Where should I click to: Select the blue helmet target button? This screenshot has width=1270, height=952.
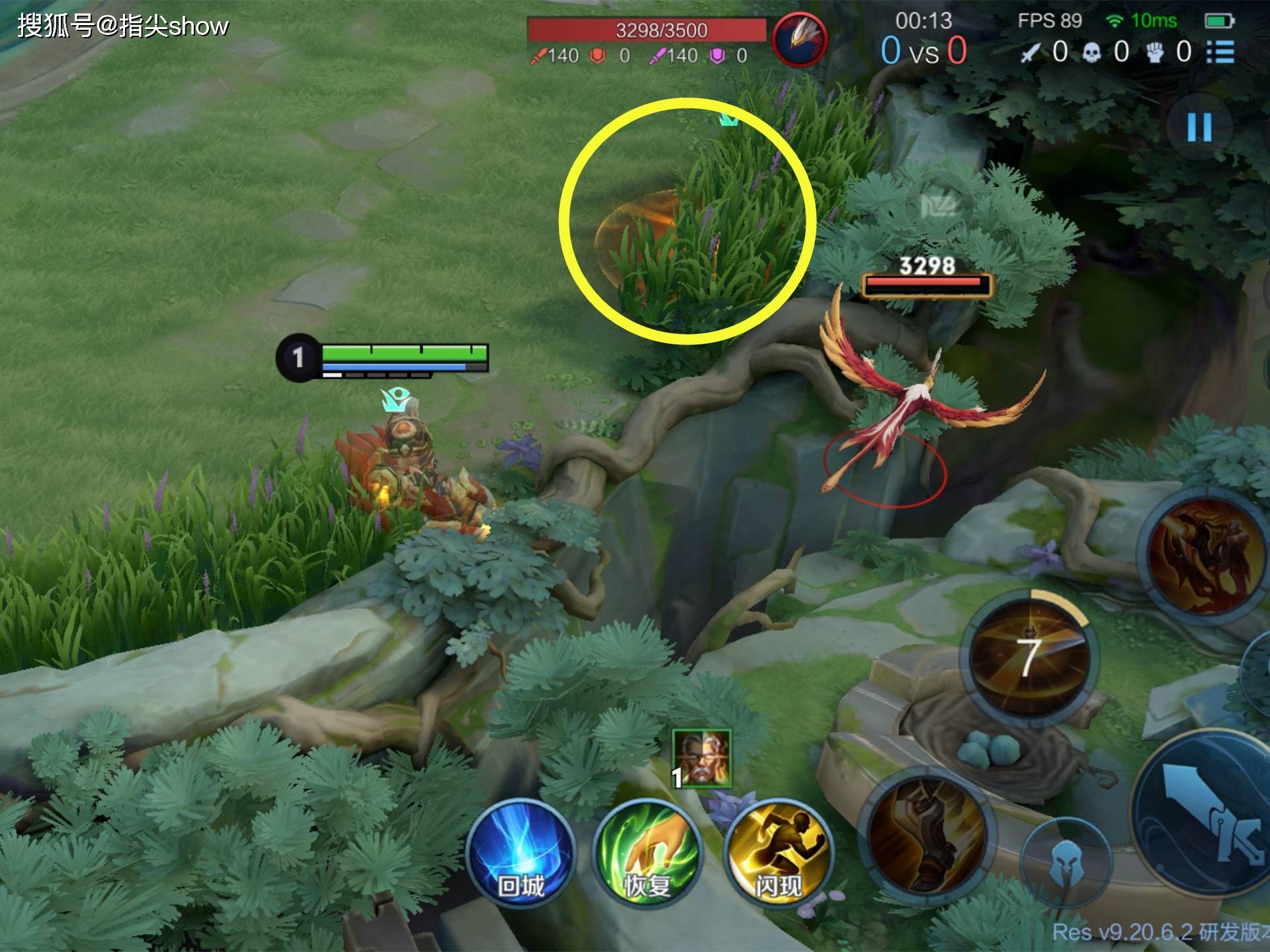tap(1065, 859)
